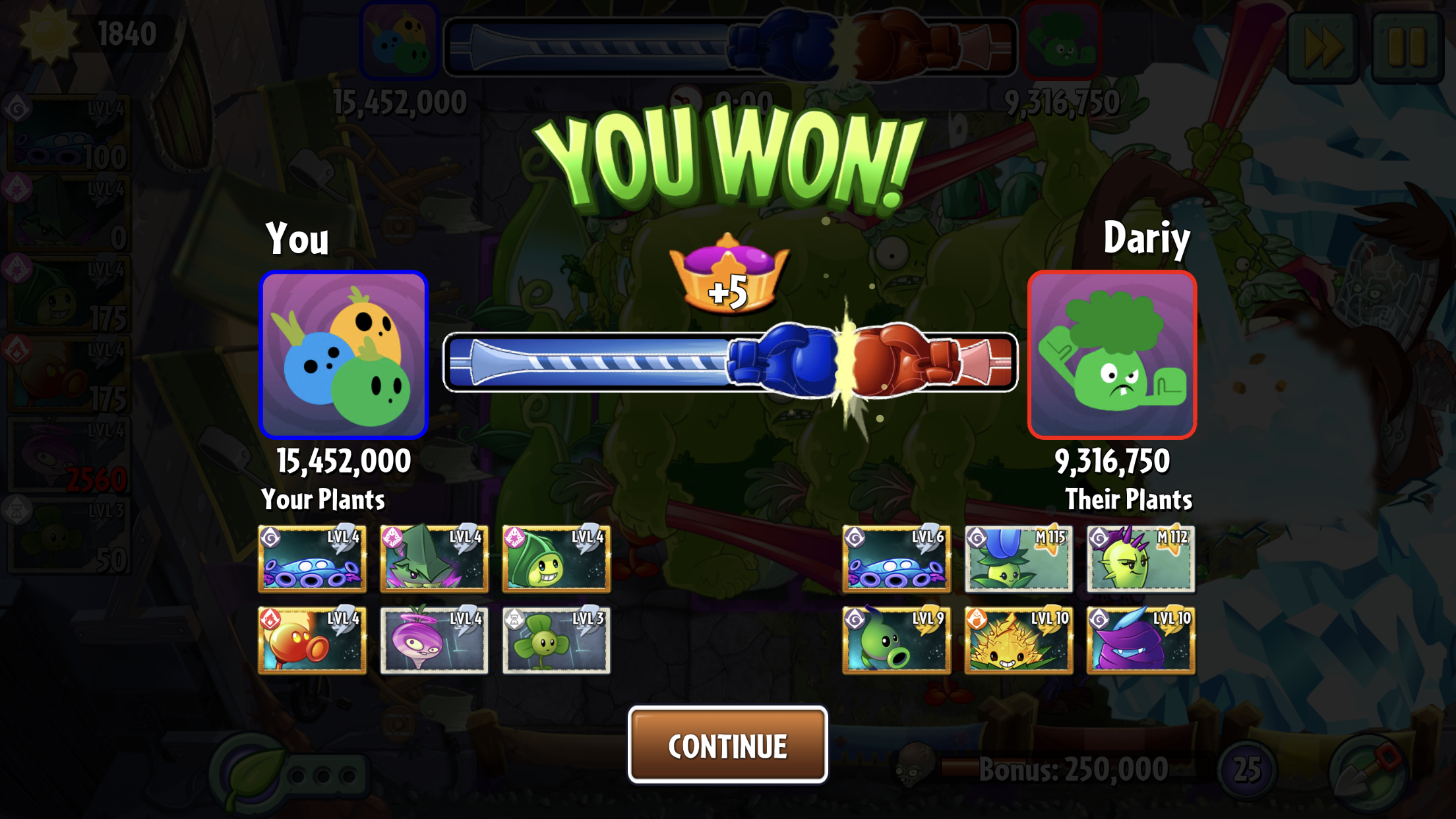Select your red fire peashooter card
Image resolution: width=1456 pixels, height=819 pixels.
(312, 640)
